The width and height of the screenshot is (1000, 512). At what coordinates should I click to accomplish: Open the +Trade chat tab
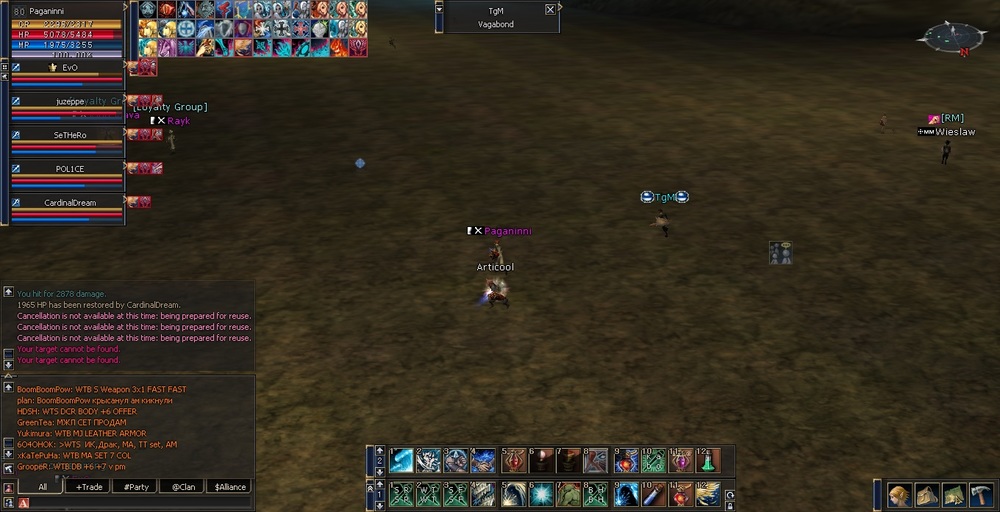pyautogui.click(x=90, y=487)
